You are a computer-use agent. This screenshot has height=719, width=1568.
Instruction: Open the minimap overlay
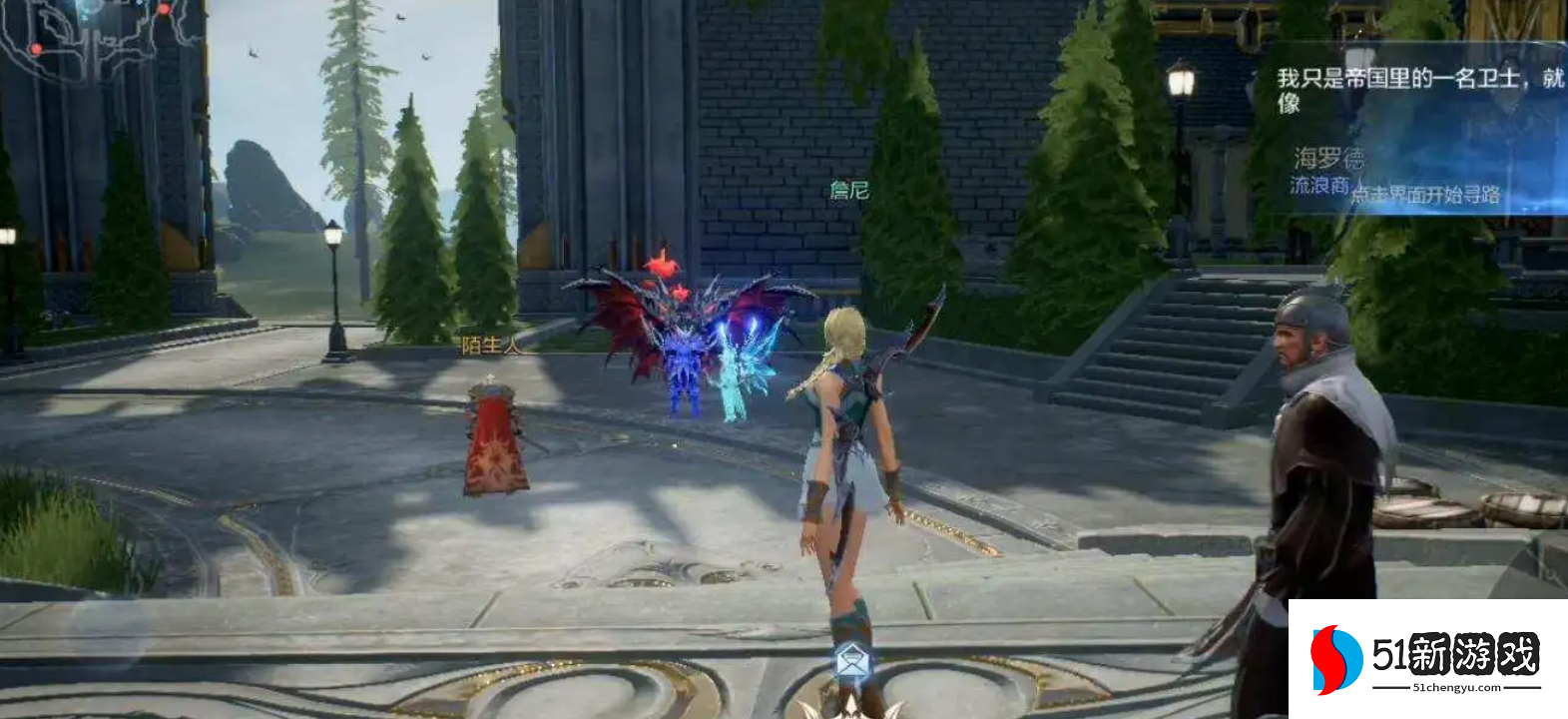tap(95, 35)
